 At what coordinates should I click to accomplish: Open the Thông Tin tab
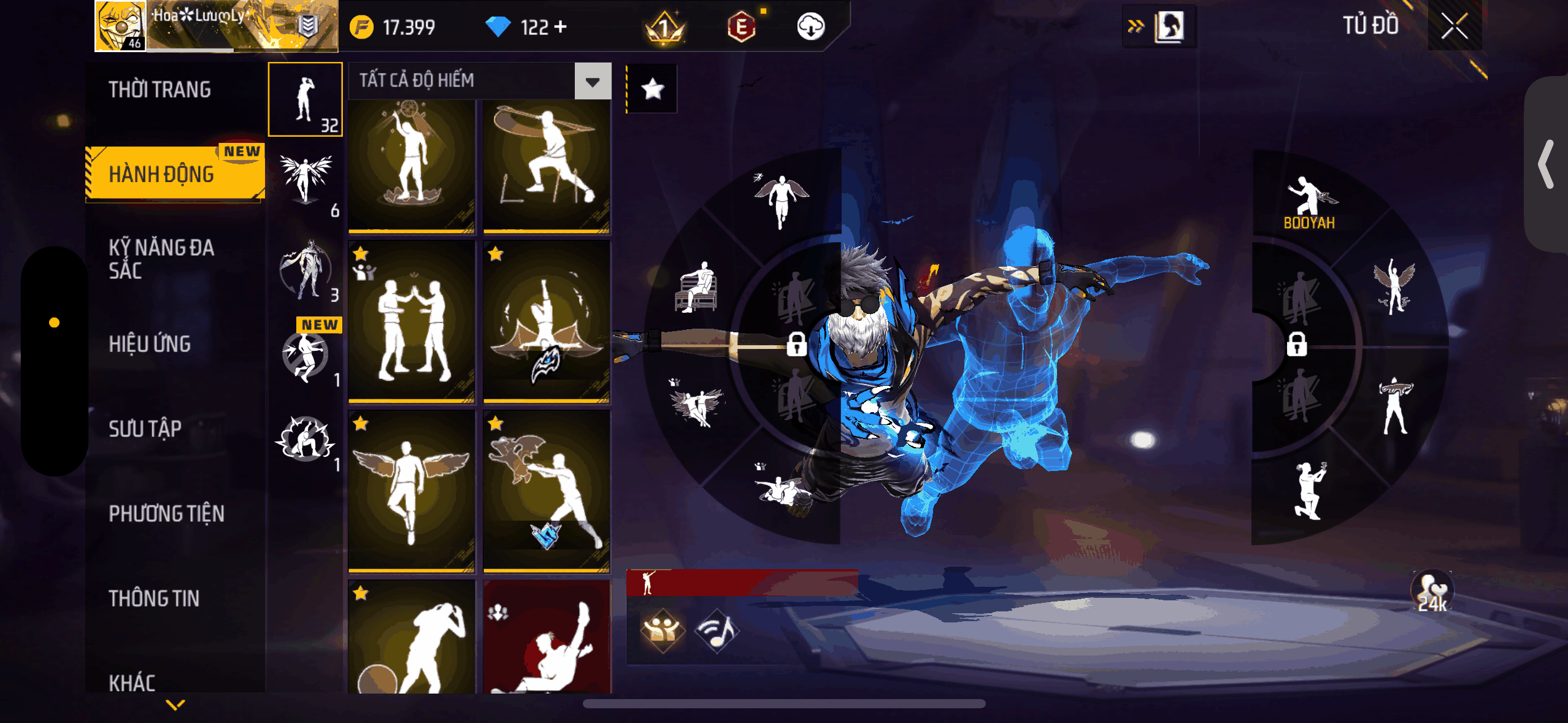(x=154, y=598)
